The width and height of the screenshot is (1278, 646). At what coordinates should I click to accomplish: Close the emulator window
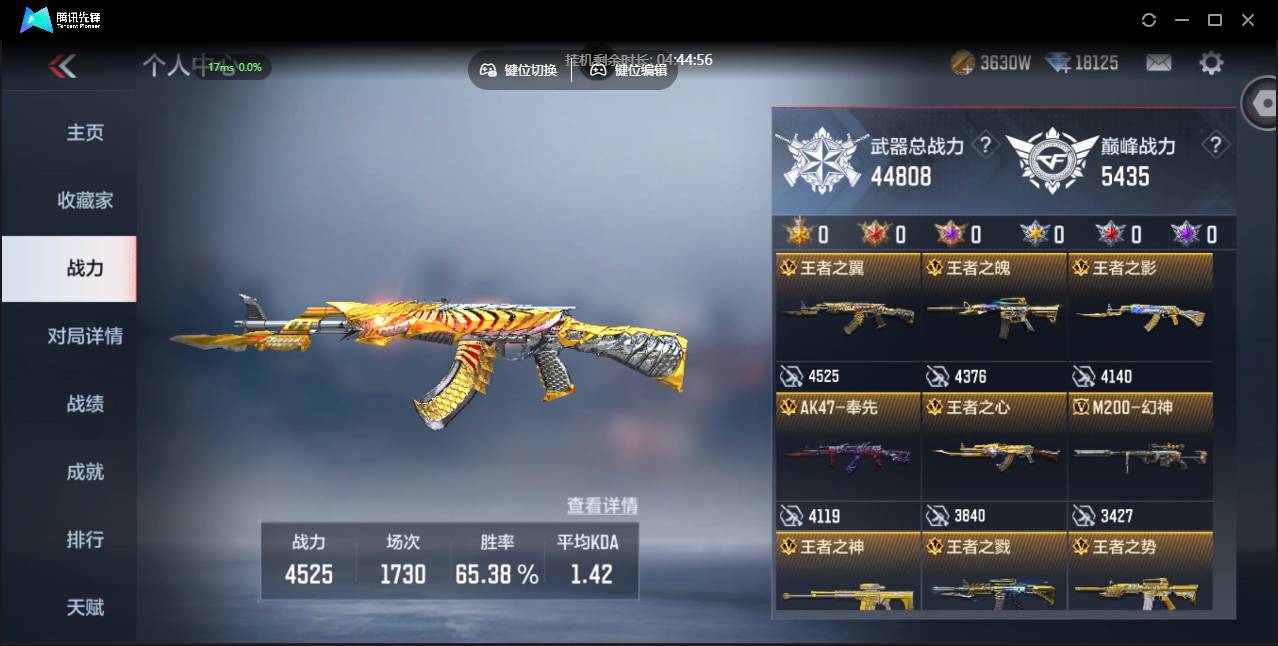click(1247, 20)
